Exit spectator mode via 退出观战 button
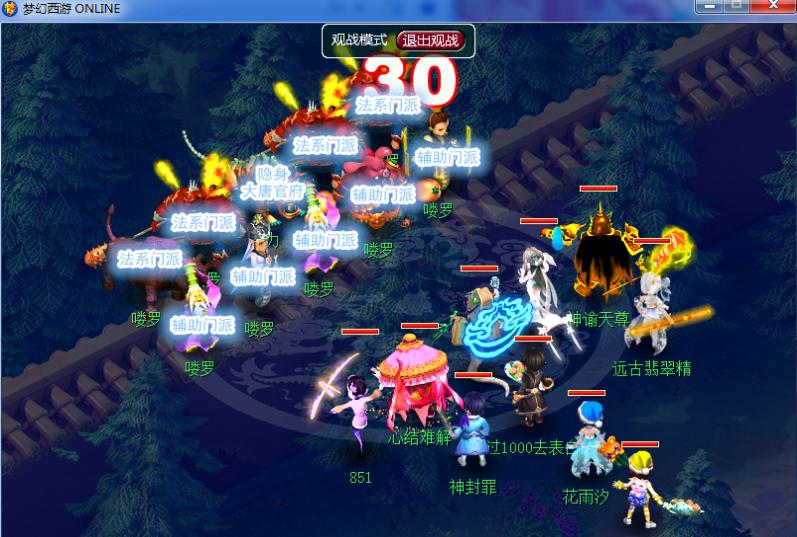The width and height of the screenshot is (797, 537). tap(433, 41)
